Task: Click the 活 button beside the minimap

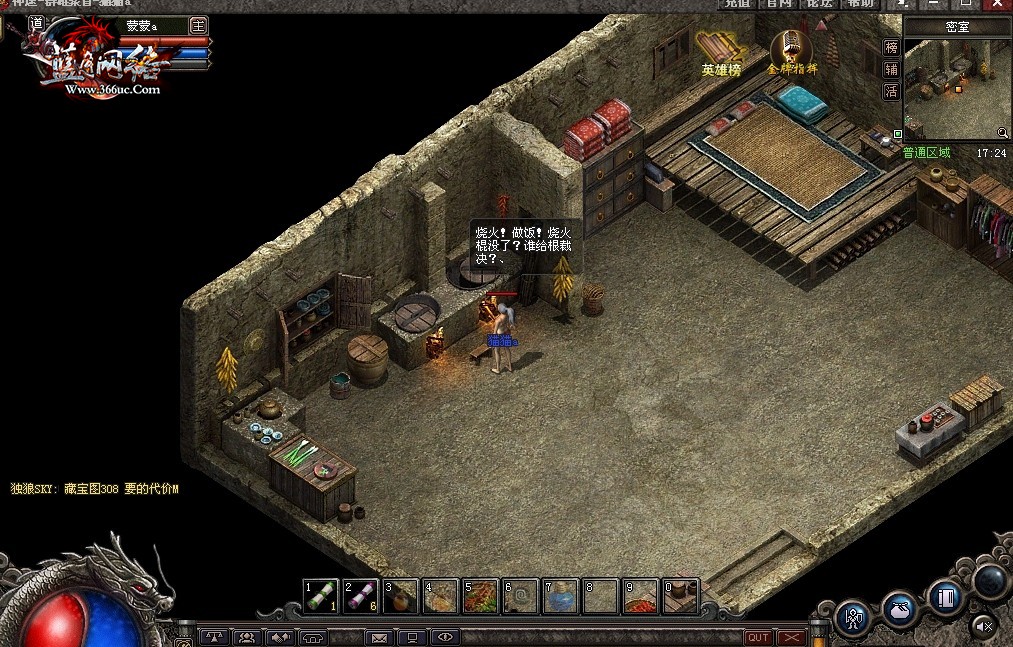Action: click(891, 91)
